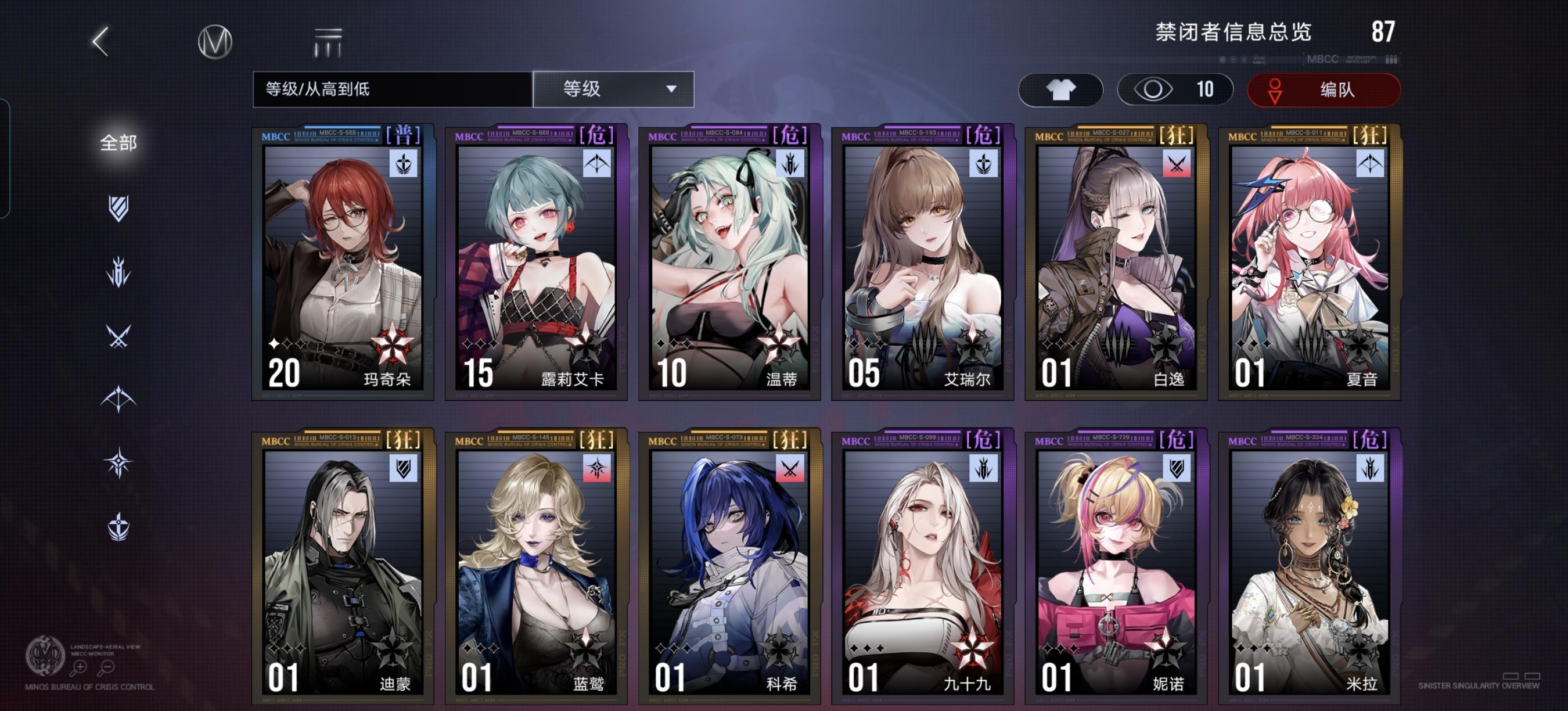This screenshot has width=1568, height=711.
Task: Open the outfit shirt icon button
Action: (1061, 89)
